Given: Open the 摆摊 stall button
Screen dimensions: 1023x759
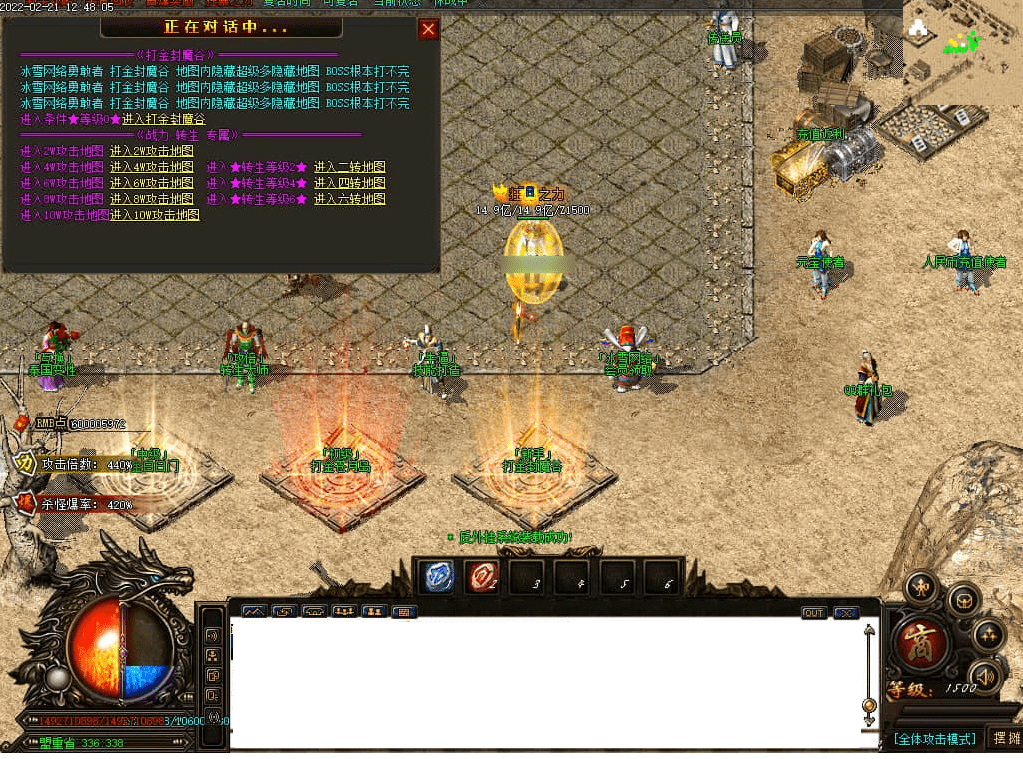Looking at the screenshot, I should point(1003,738).
